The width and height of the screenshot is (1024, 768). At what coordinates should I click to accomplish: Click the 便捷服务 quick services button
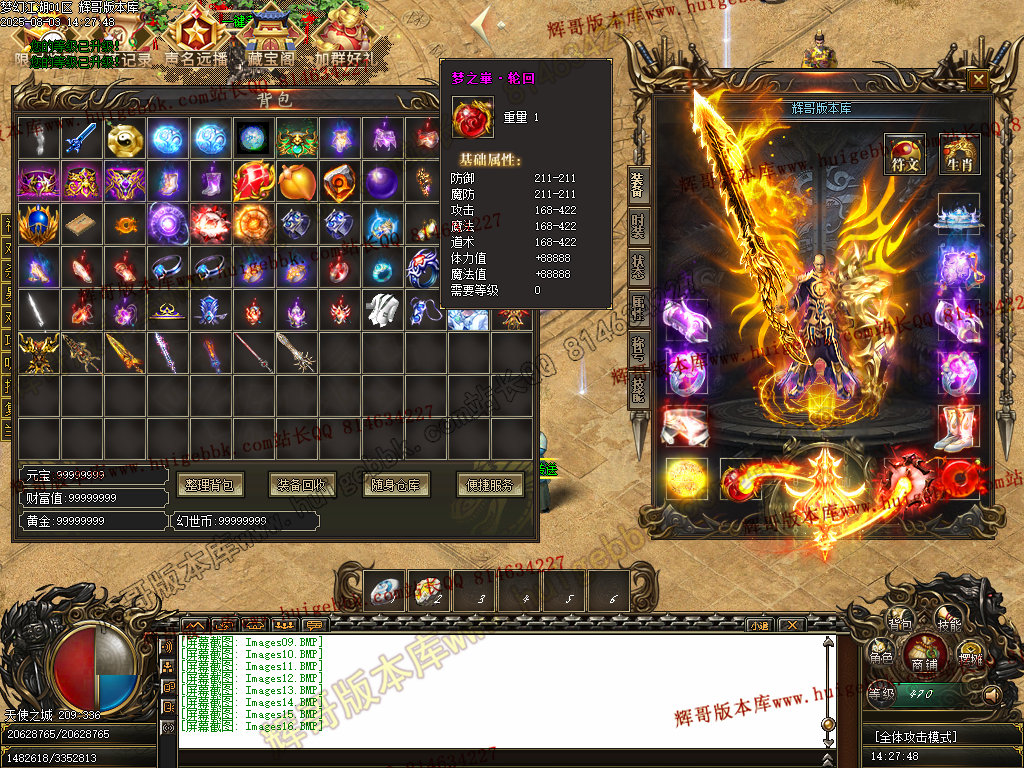click(490, 485)
